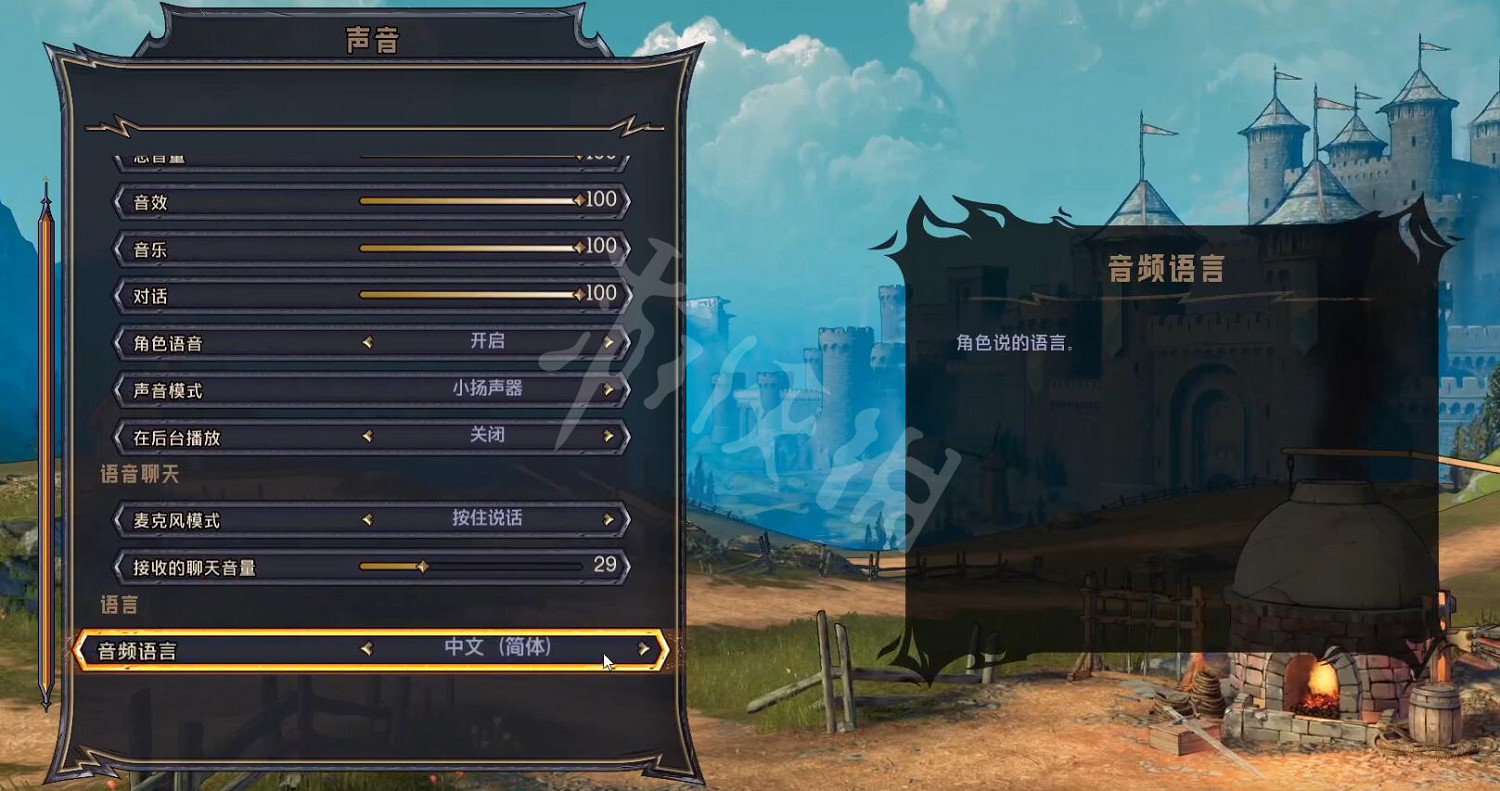Click the left arrow next to 麦克风模式
Image resolution: width=1500 pixels, height=791 pixels.
[367, 519]
